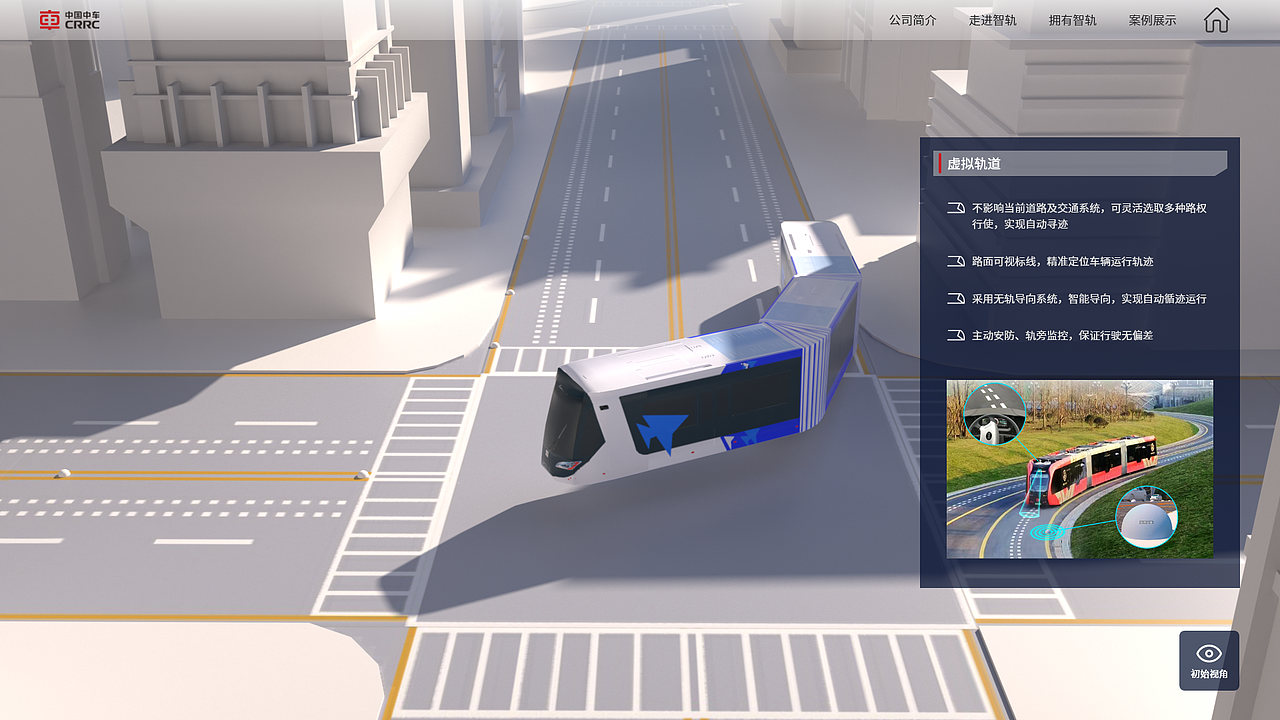The image size is (1280, 720).
Task: Click the eye icon on the 初始视角 button
Action: (1208, 650)
